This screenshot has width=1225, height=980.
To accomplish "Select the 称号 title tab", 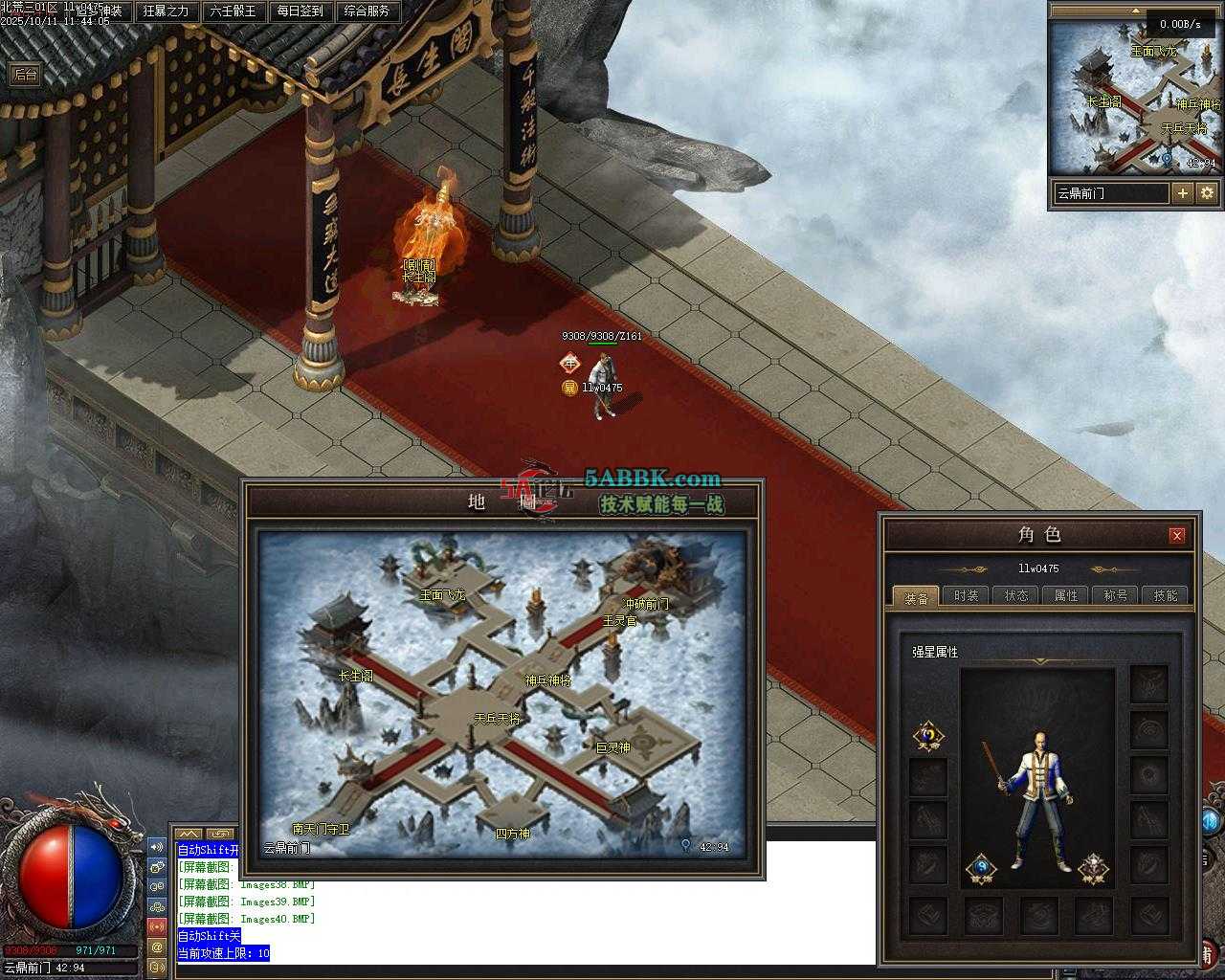I will [1116, 595].
